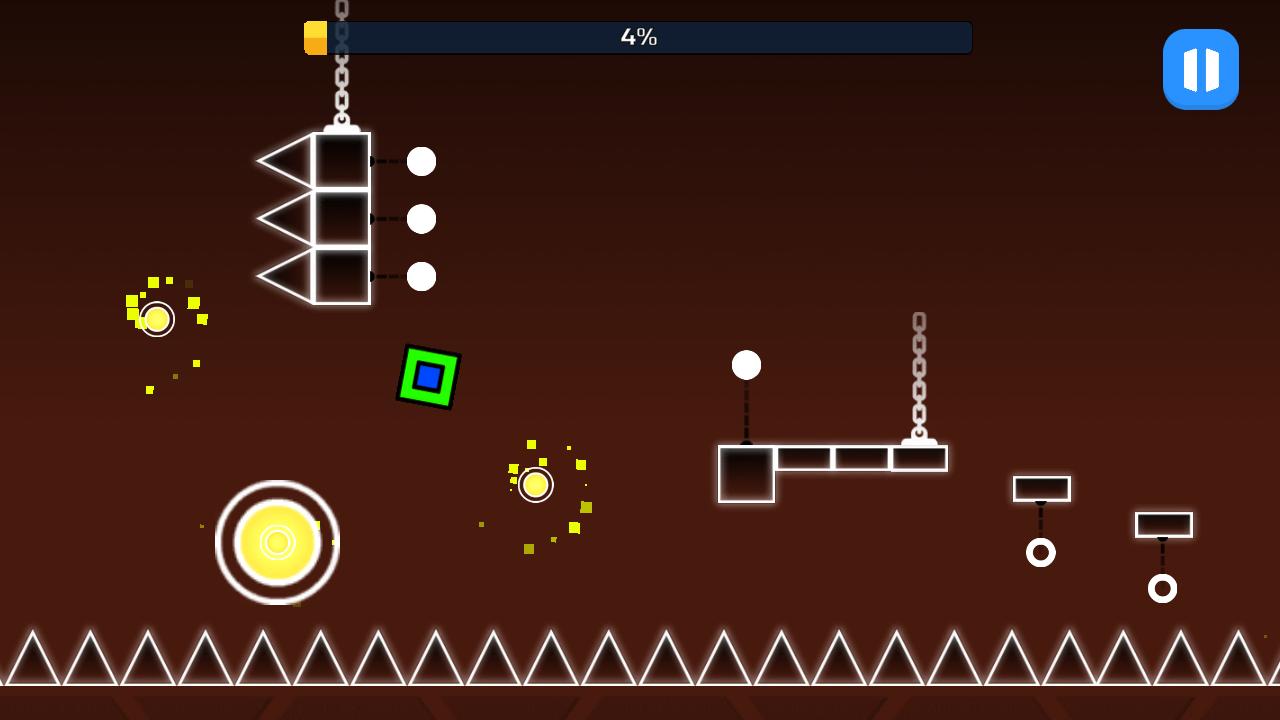
Task: Click the small yellow orb with particles
Action: [534, 484]
